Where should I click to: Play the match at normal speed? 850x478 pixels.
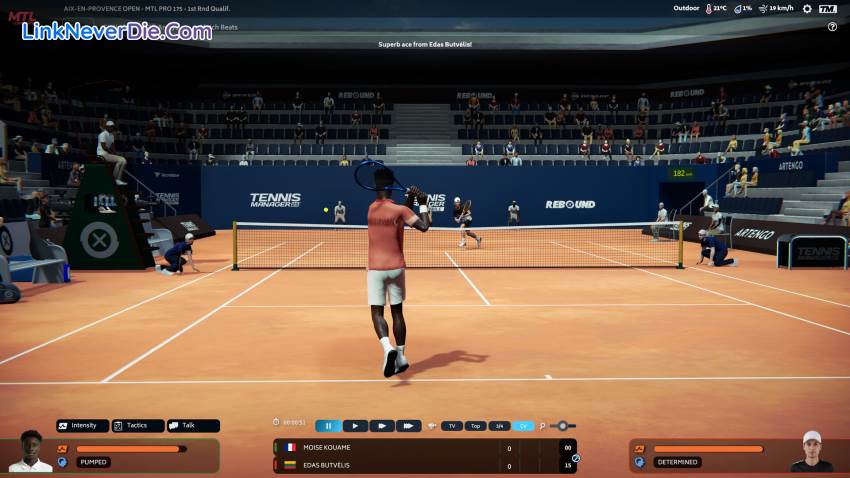(x=355, y=426)
